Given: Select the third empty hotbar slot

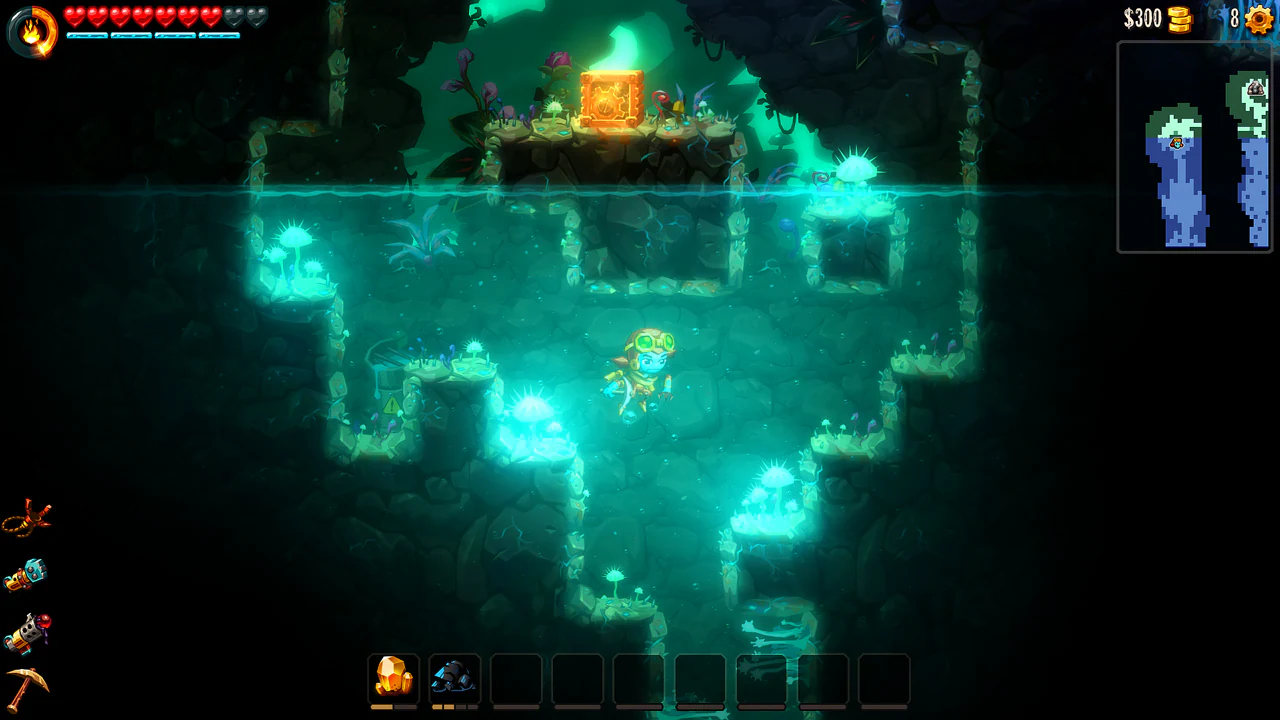Looking at the screenshot, I should click(515, 676).
